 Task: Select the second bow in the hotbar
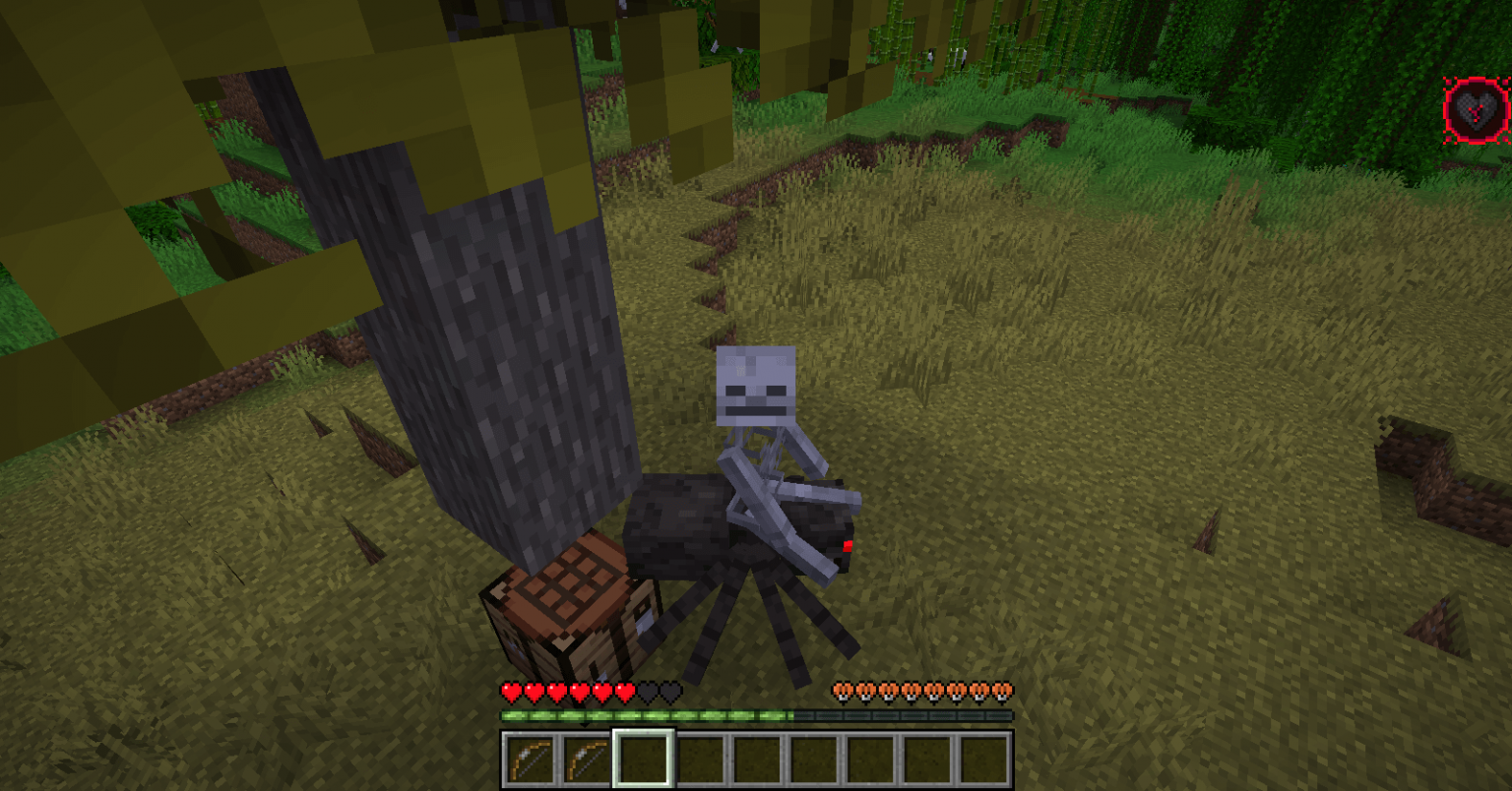586,764
